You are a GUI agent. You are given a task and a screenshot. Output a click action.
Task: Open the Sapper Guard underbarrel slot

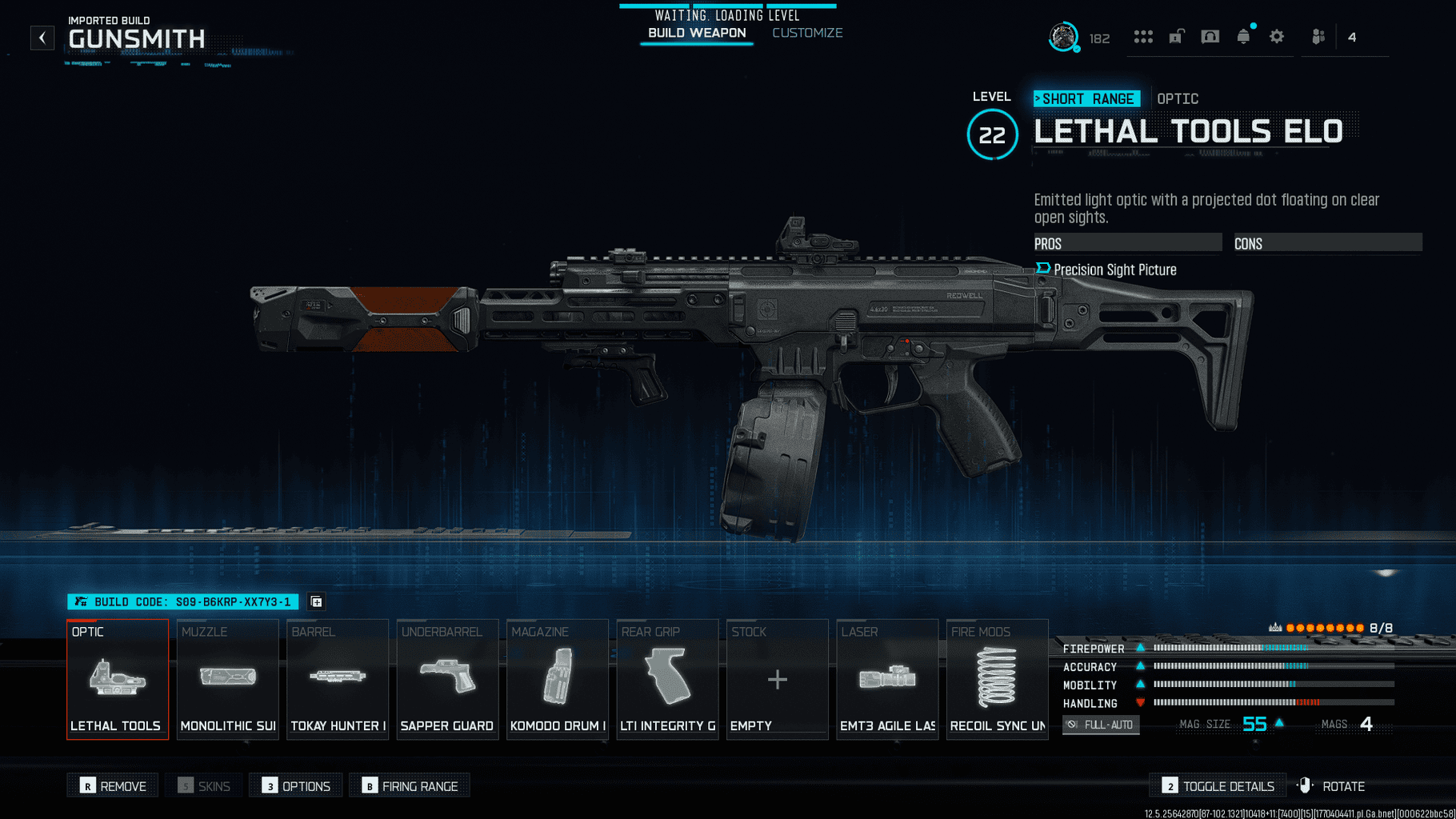tap(447, 679)
